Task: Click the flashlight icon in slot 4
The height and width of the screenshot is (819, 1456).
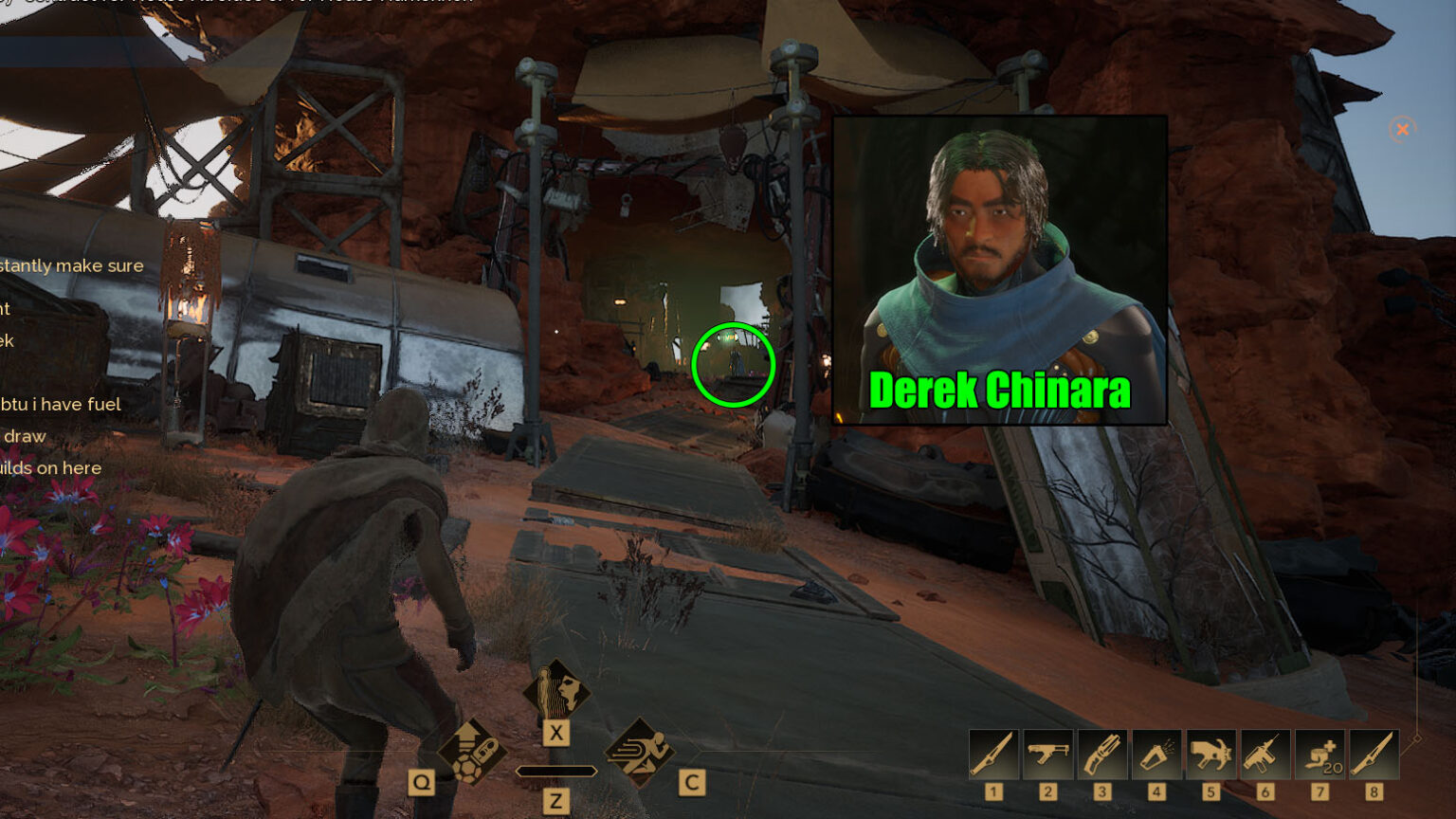Action: point(1156,754)
